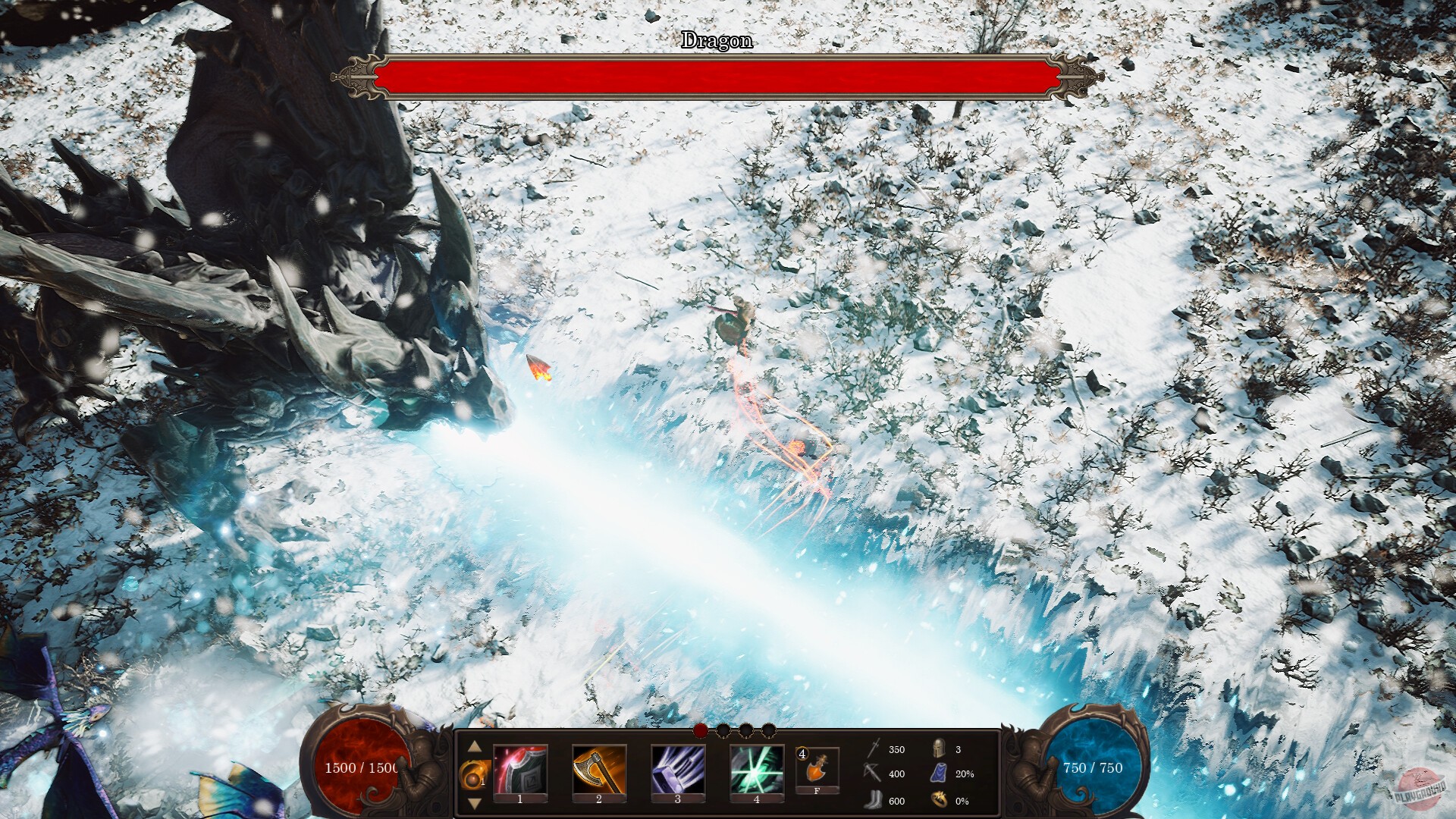1456x819 pixels.
Task: Cast the green burst skill in slot 4
Action: [x=757, y=770]
